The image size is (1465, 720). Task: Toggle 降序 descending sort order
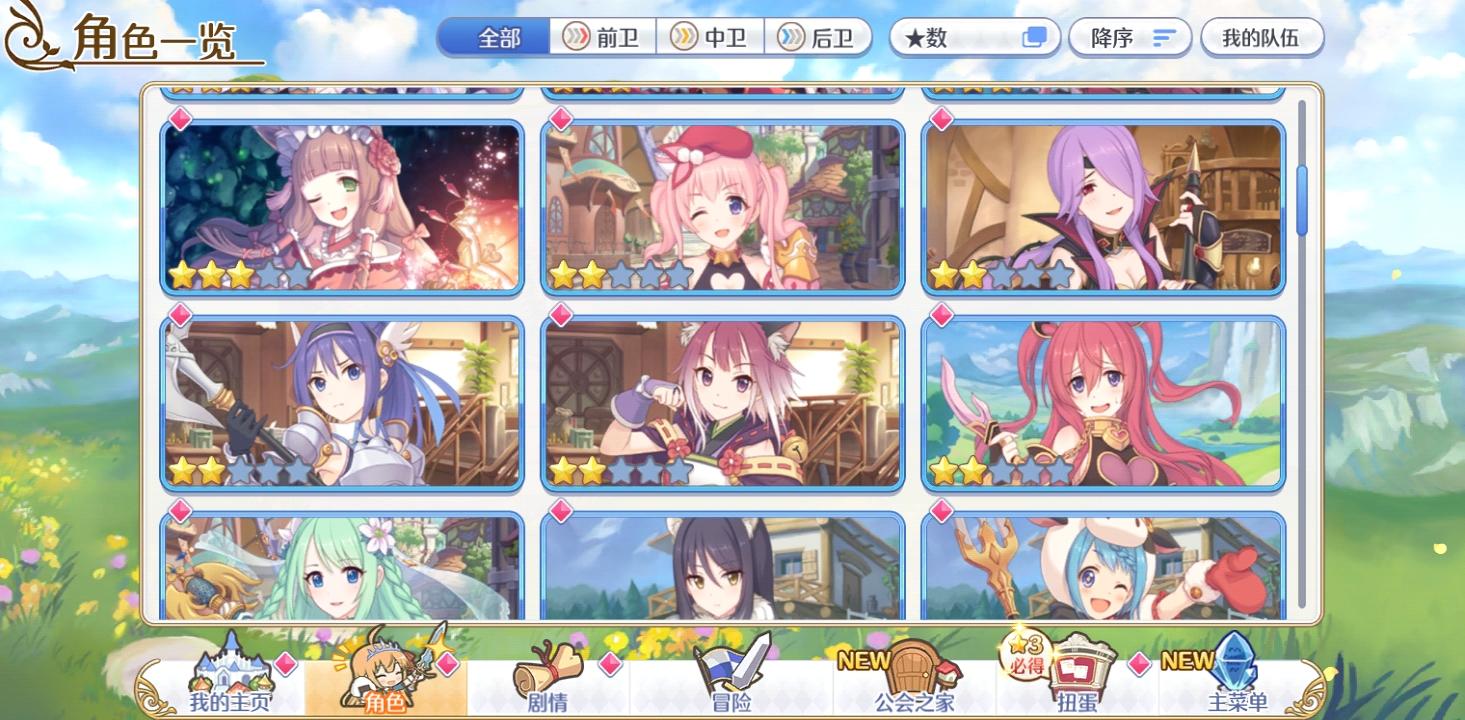pos(1129,38)
